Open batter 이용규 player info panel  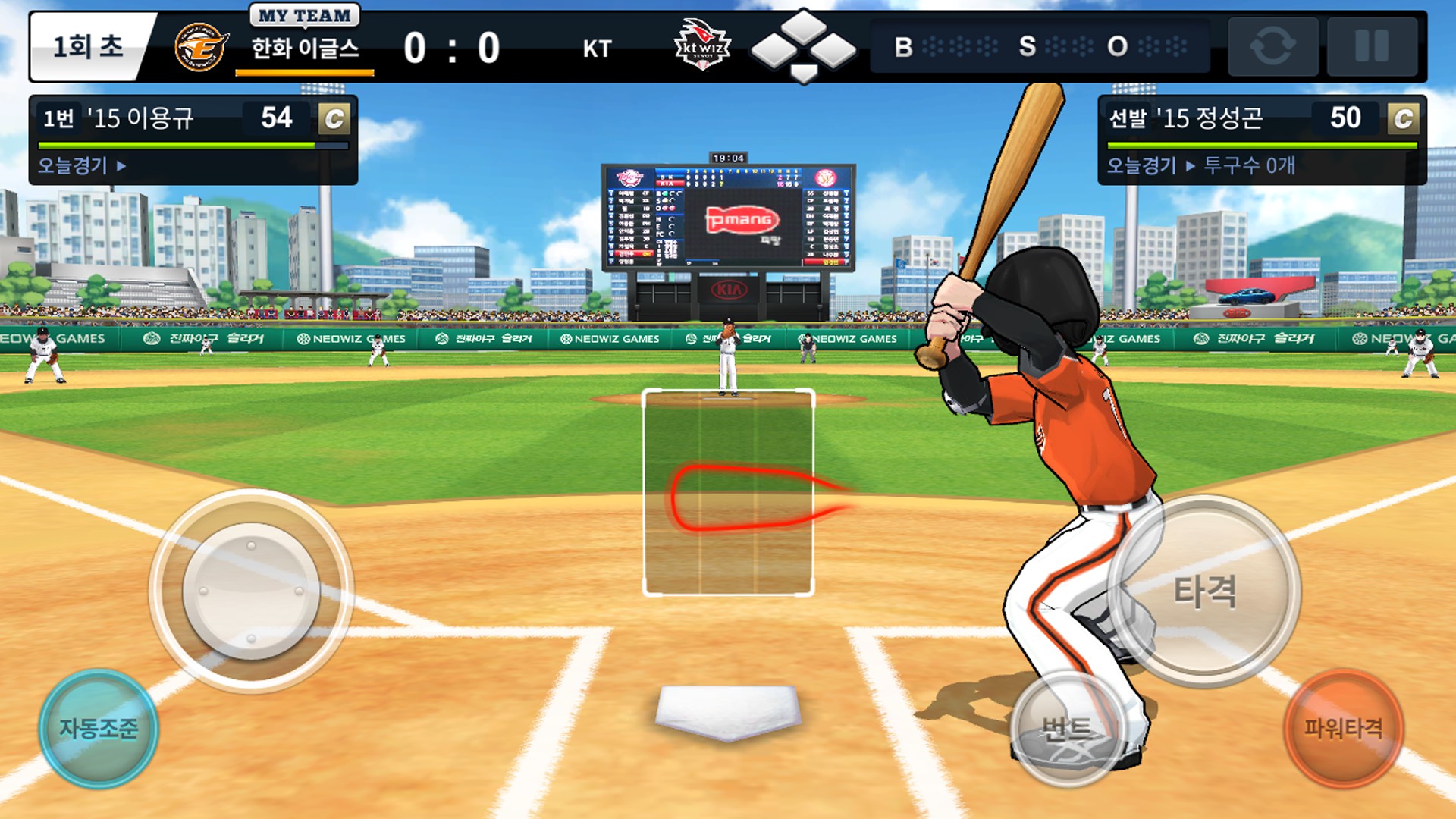193,140
